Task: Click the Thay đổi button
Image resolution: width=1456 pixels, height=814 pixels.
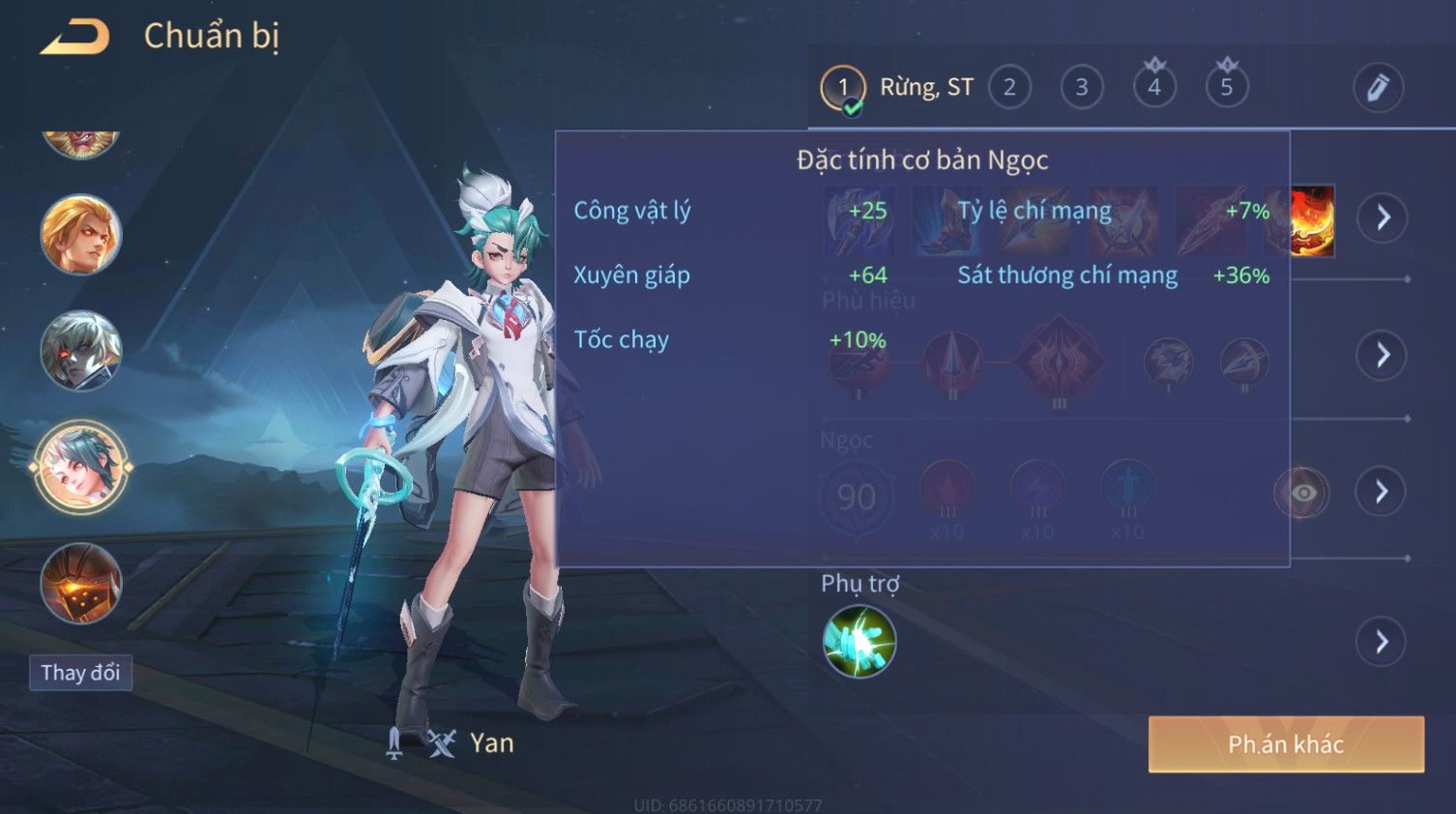Action: coord(80,673)
